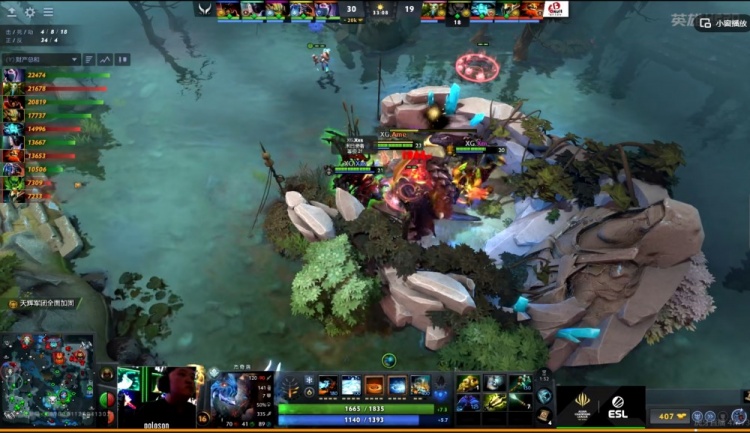
Task: Activate the orange-bordered ability icon
Action: coord(374,385)
